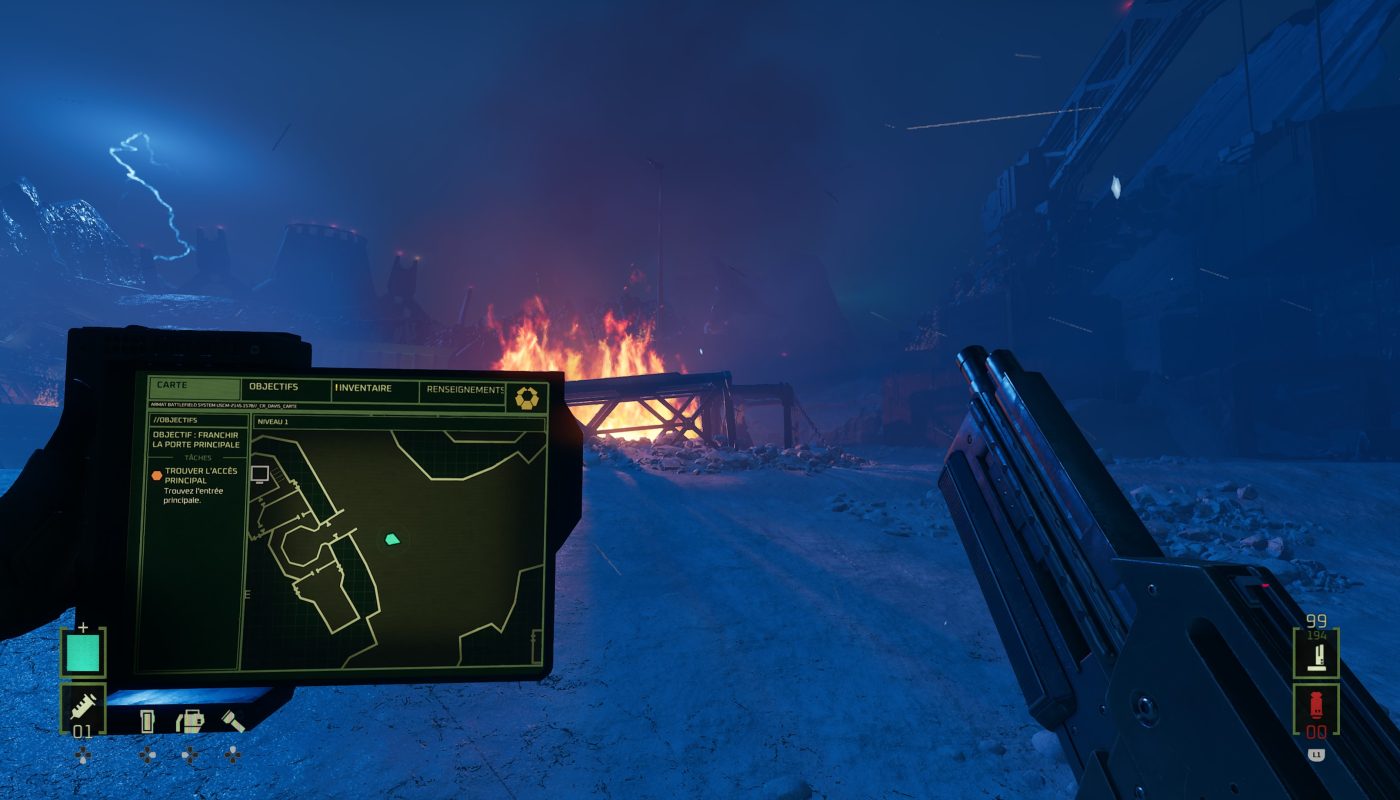Use the healing syringe slot
Screen dimensions: 1400x800
[x=82, y=708]
